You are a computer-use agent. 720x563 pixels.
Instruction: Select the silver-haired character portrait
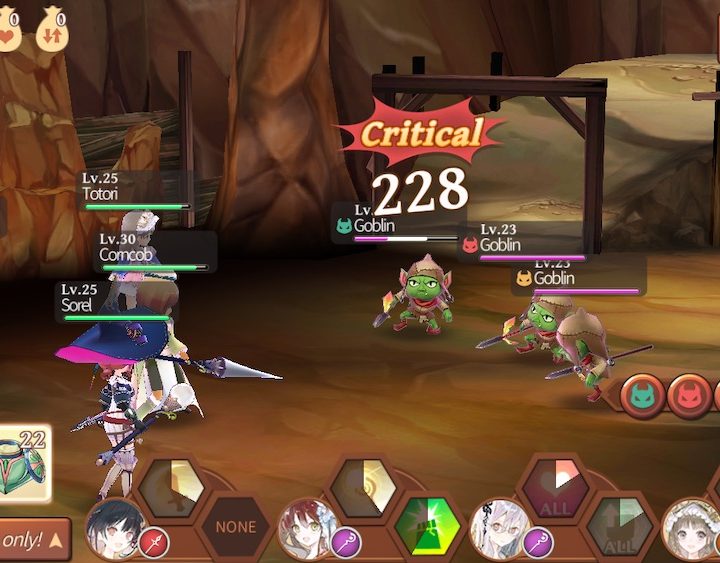coord(497,530)
